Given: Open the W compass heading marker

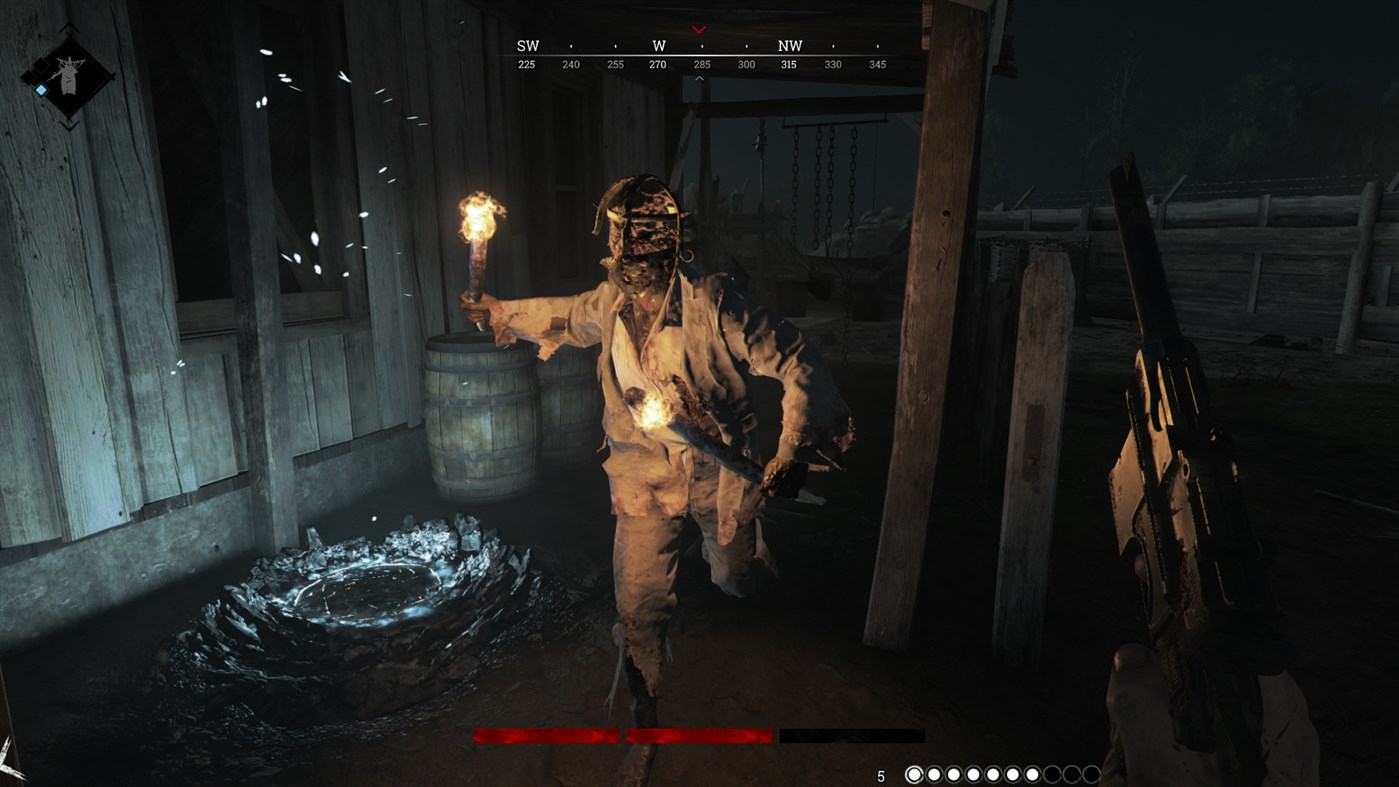Looking at the screenshot, I should pyautogui.click(x=658, y=45).
